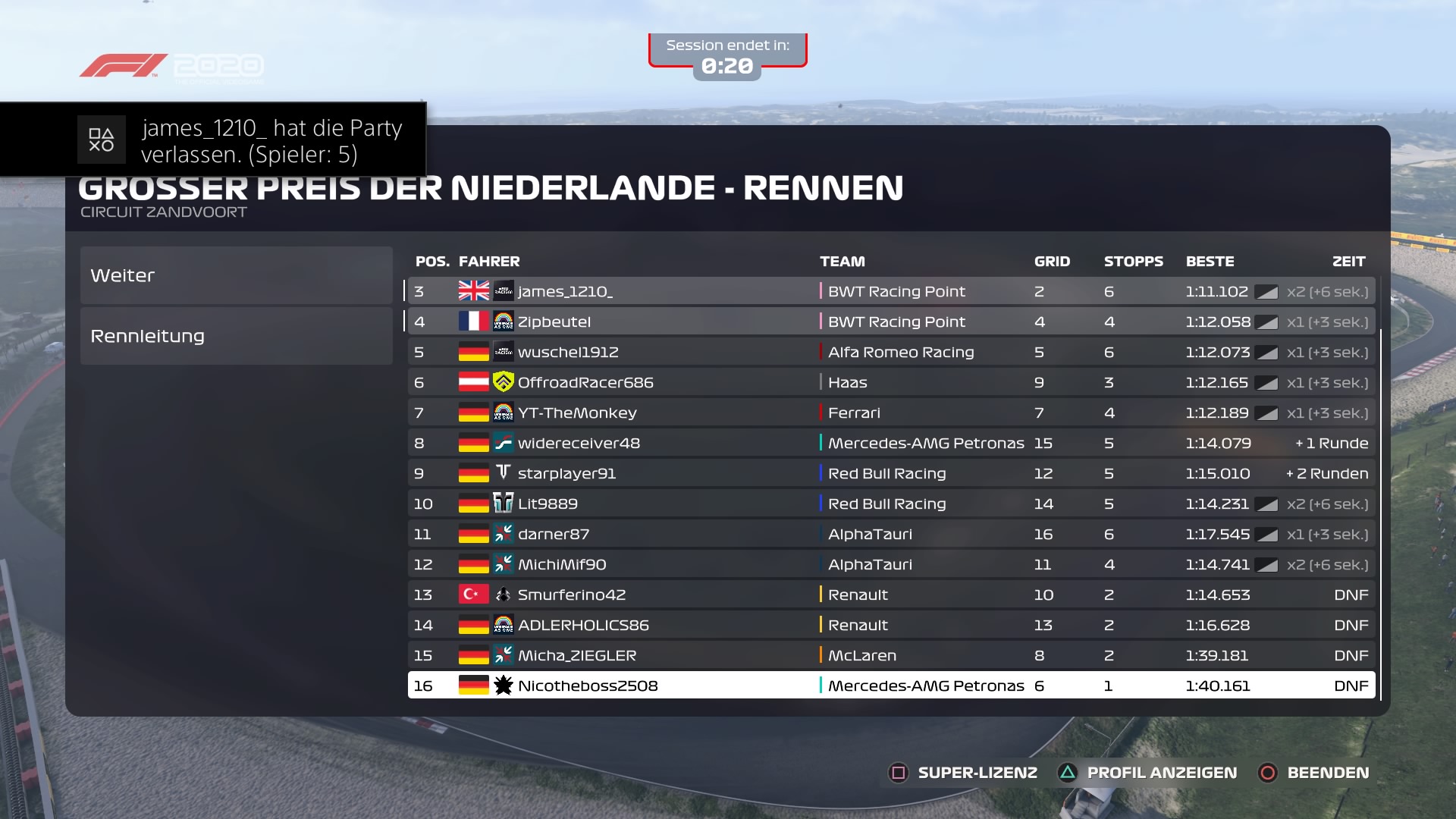Select starplayer91 in the standings
Image resolution: width=1456 pixels, height=819 pixels.
[x=891, y=473]
